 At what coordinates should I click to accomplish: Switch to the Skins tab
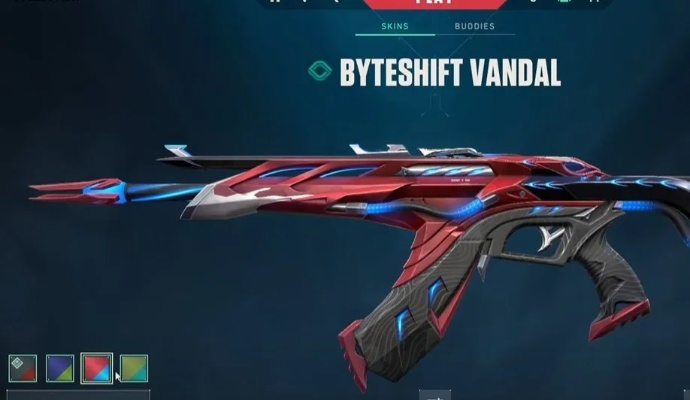point(398,26)
